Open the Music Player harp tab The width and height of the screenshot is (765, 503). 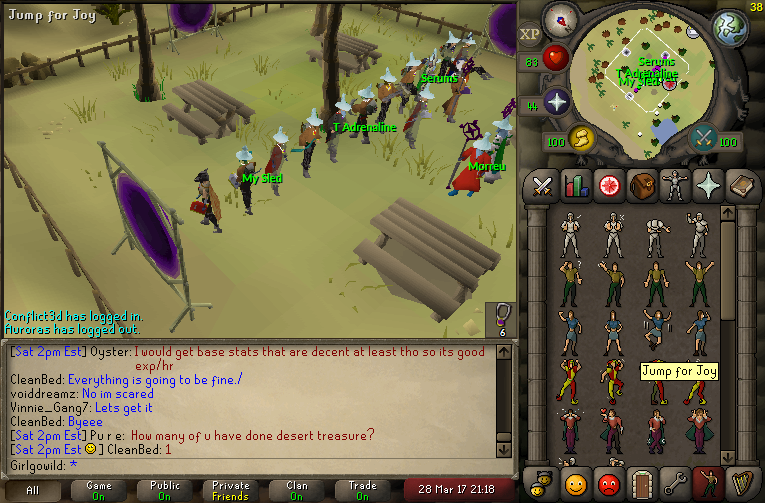pos(740,483)
